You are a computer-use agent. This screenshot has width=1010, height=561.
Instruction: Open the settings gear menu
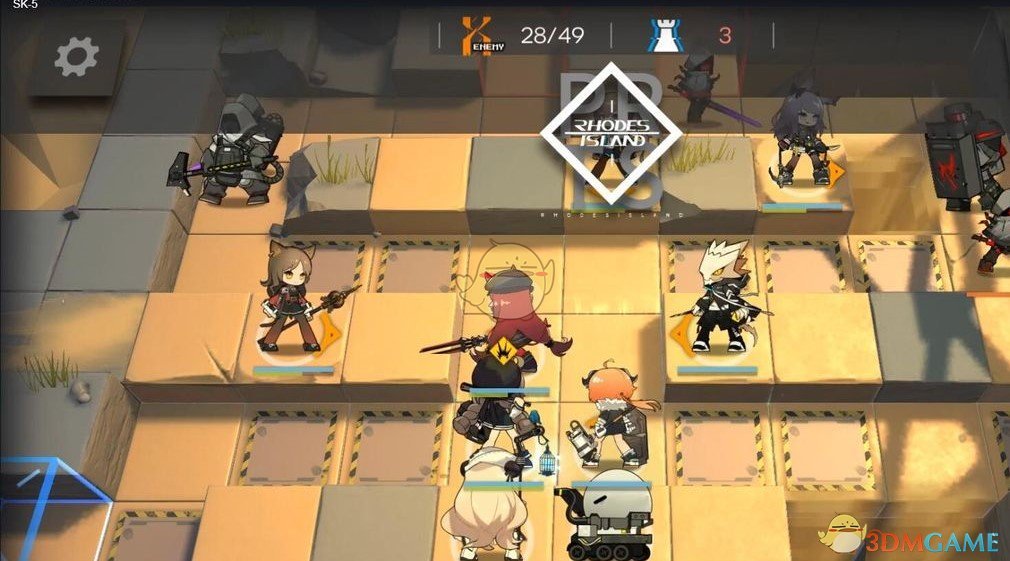coord(76,57)
